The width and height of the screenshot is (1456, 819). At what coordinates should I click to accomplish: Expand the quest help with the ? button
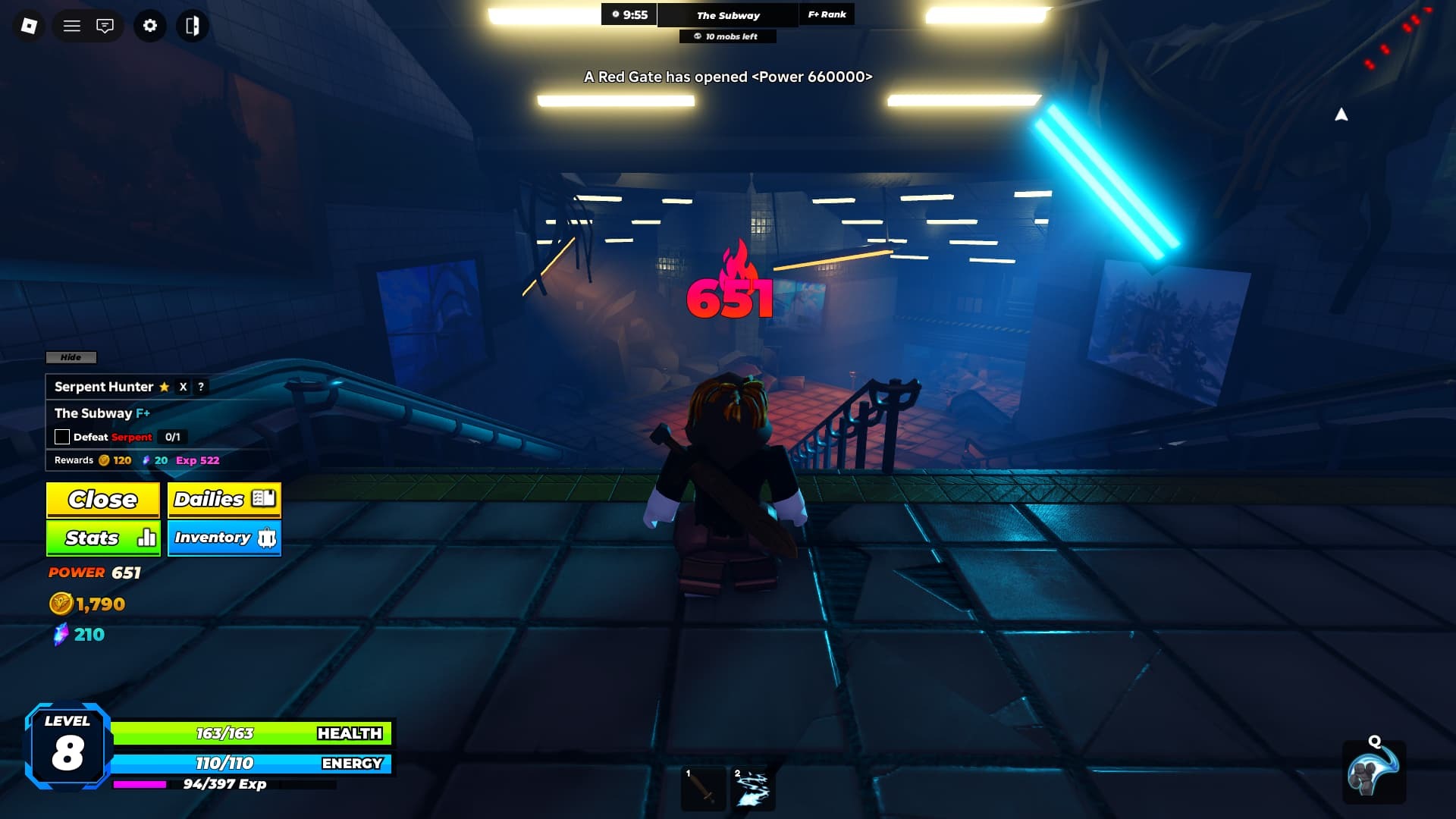[x=199, y=387]
